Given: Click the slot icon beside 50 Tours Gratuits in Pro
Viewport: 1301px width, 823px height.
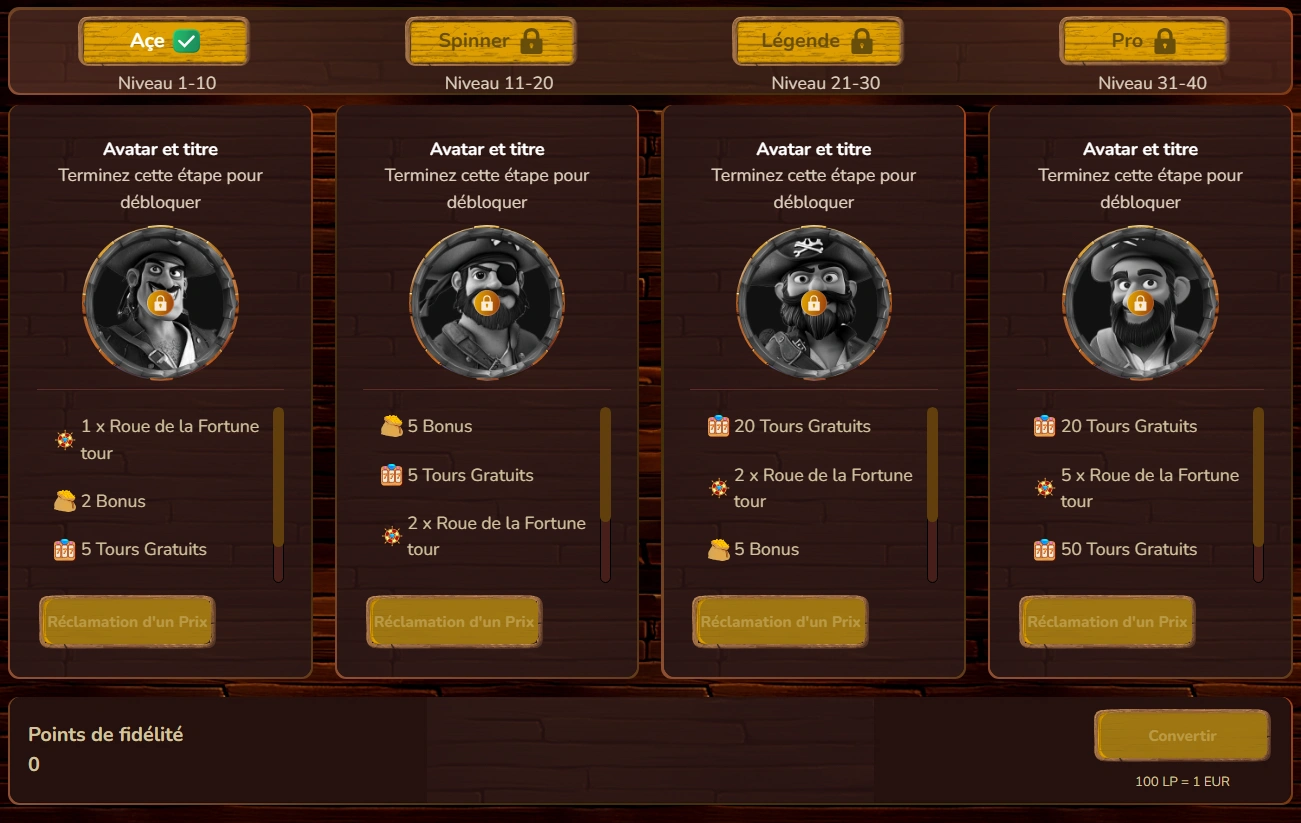Looking at the screenshot, I should point(1043,549).
